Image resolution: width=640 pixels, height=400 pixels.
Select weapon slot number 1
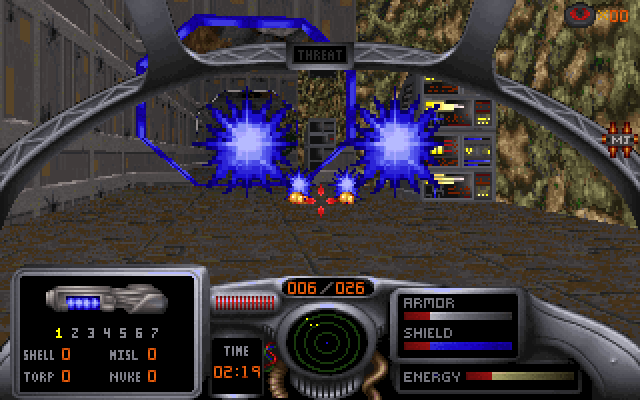pyautogui.click(x=59, y=333)
